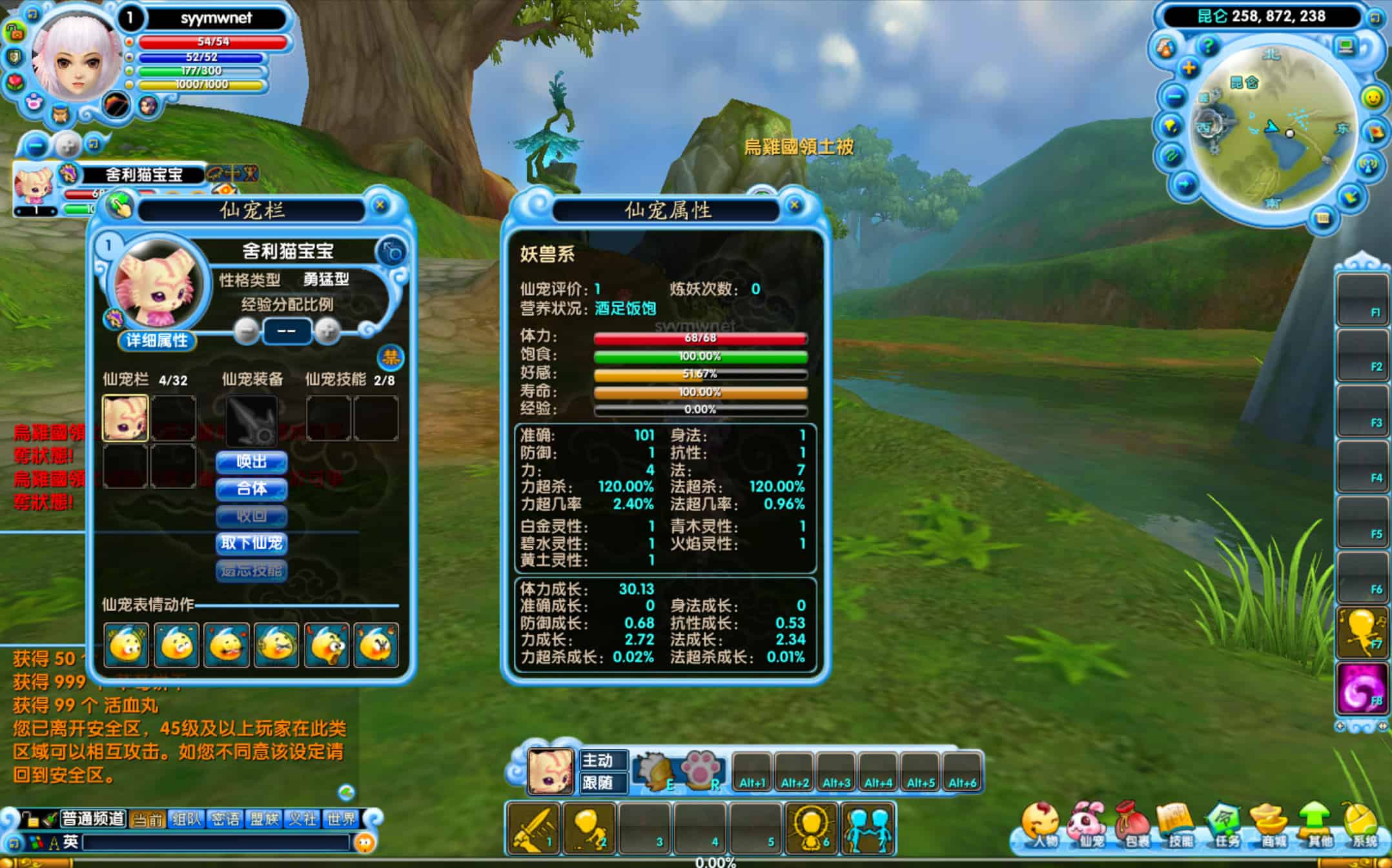Click the chat text input box
This screenshot has height=868, width=1392.
216,842
